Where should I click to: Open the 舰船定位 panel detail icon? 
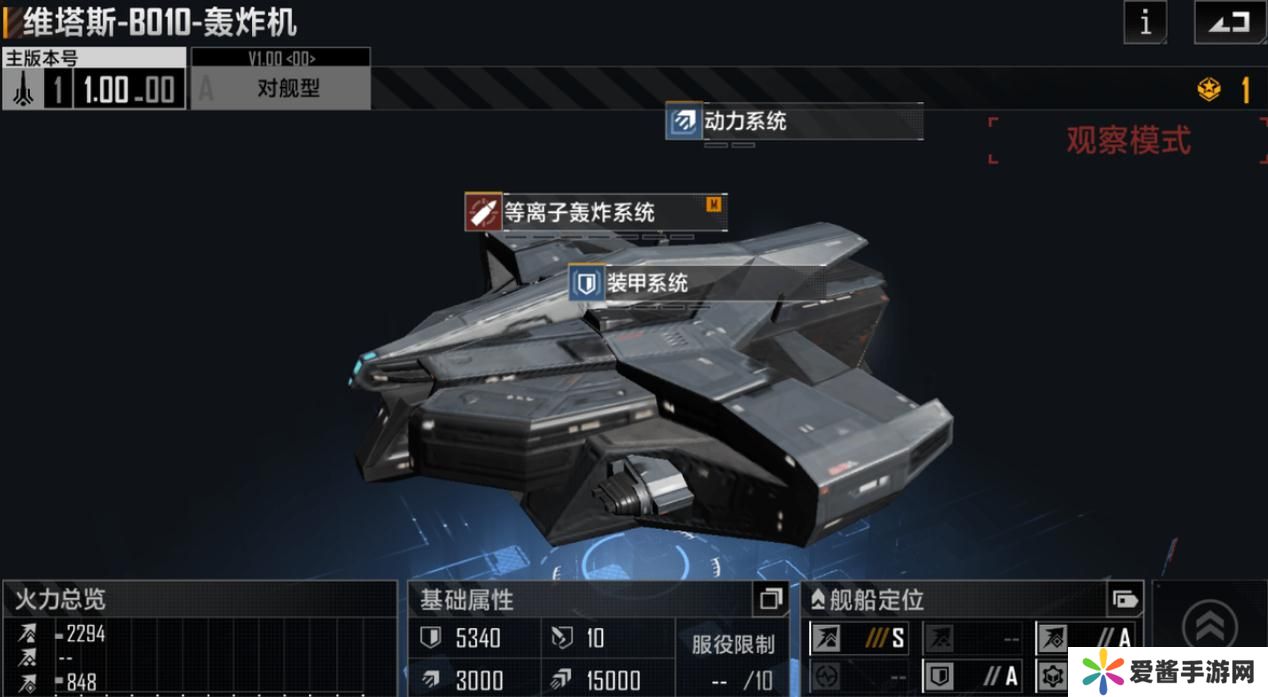[1124, 600]
